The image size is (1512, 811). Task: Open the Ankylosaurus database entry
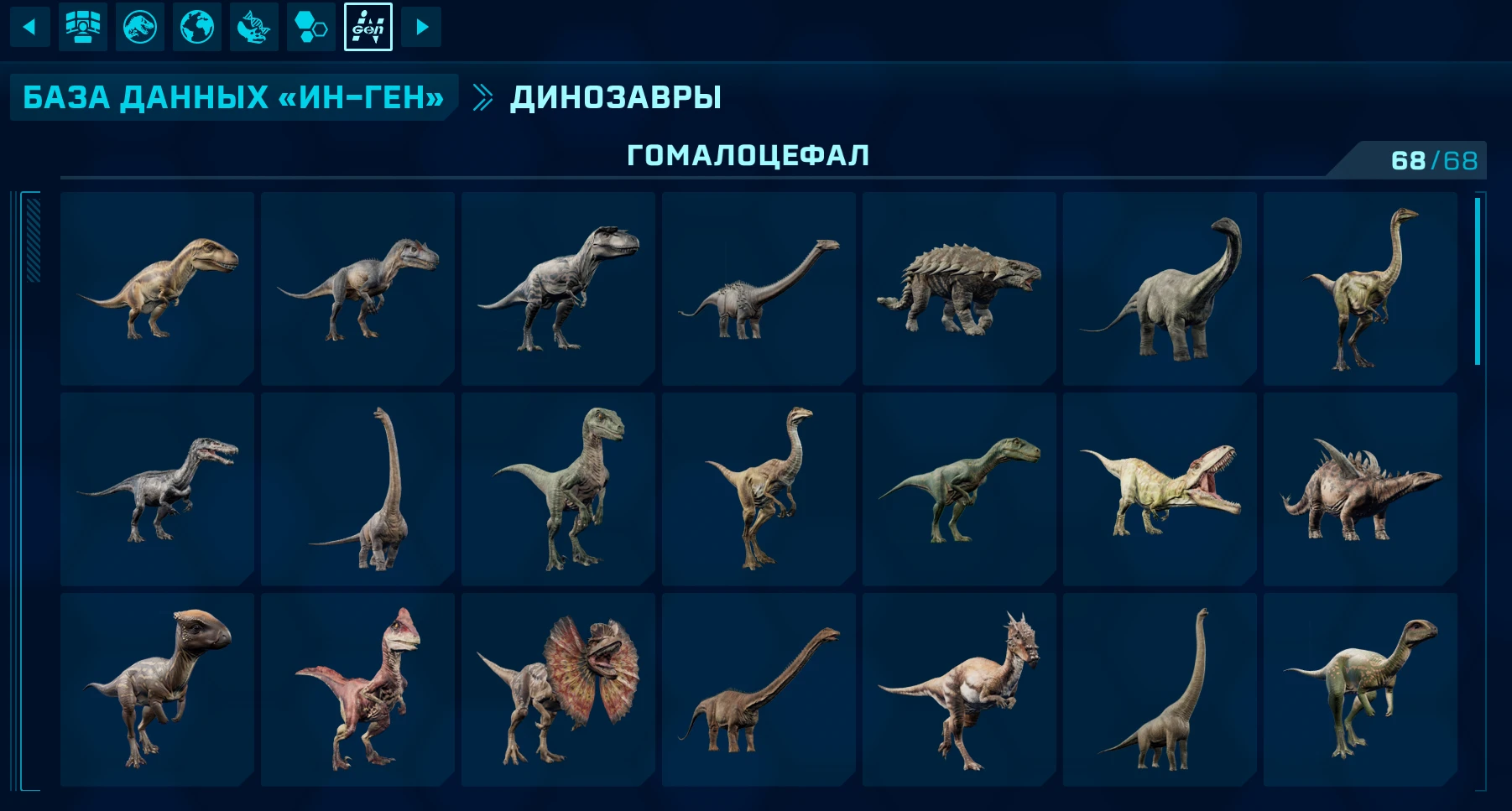[x=957, y=288]
